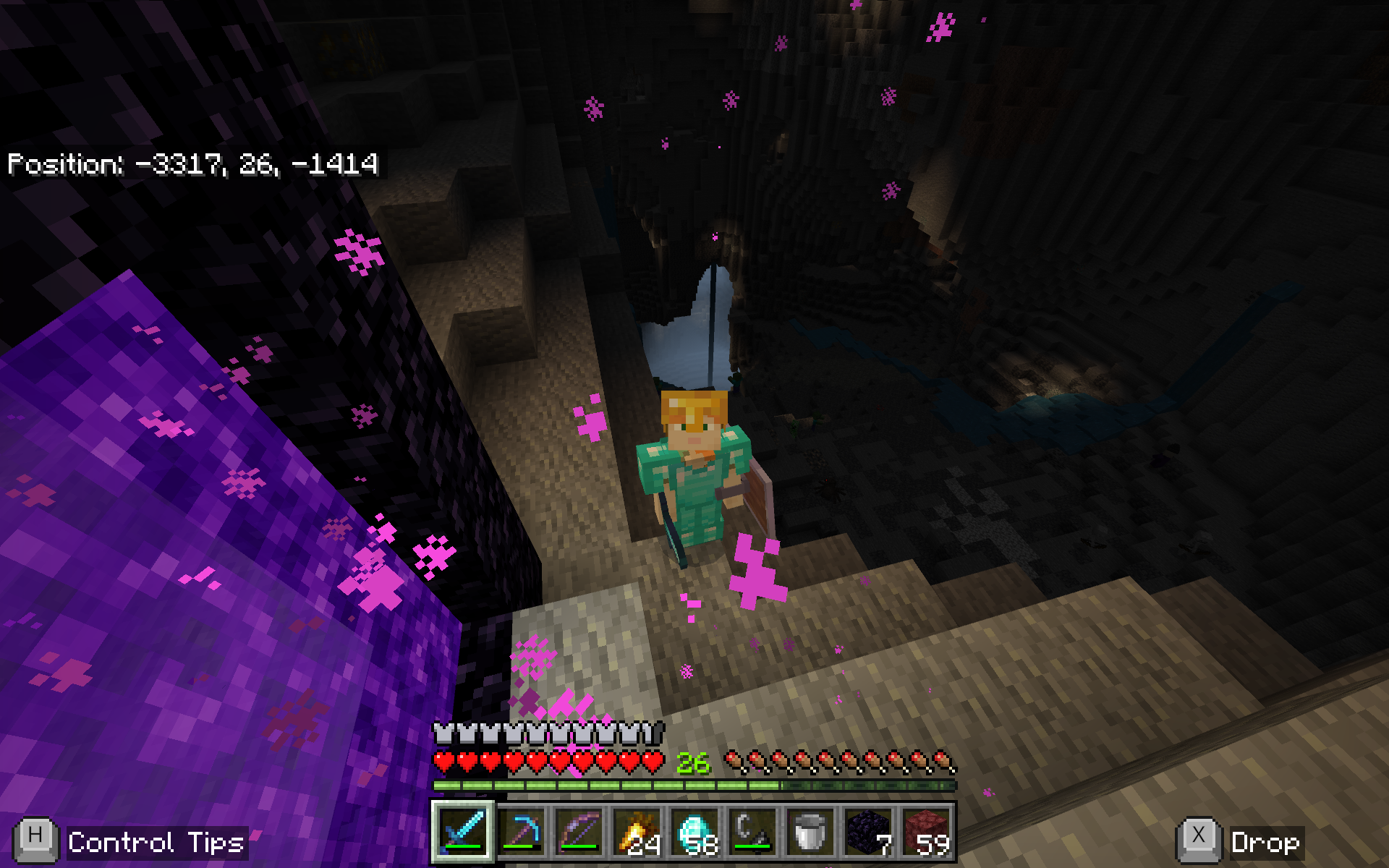Choose the bow hotbar slot
This screenshot has height=868, width=1389.
pos(579,831)
